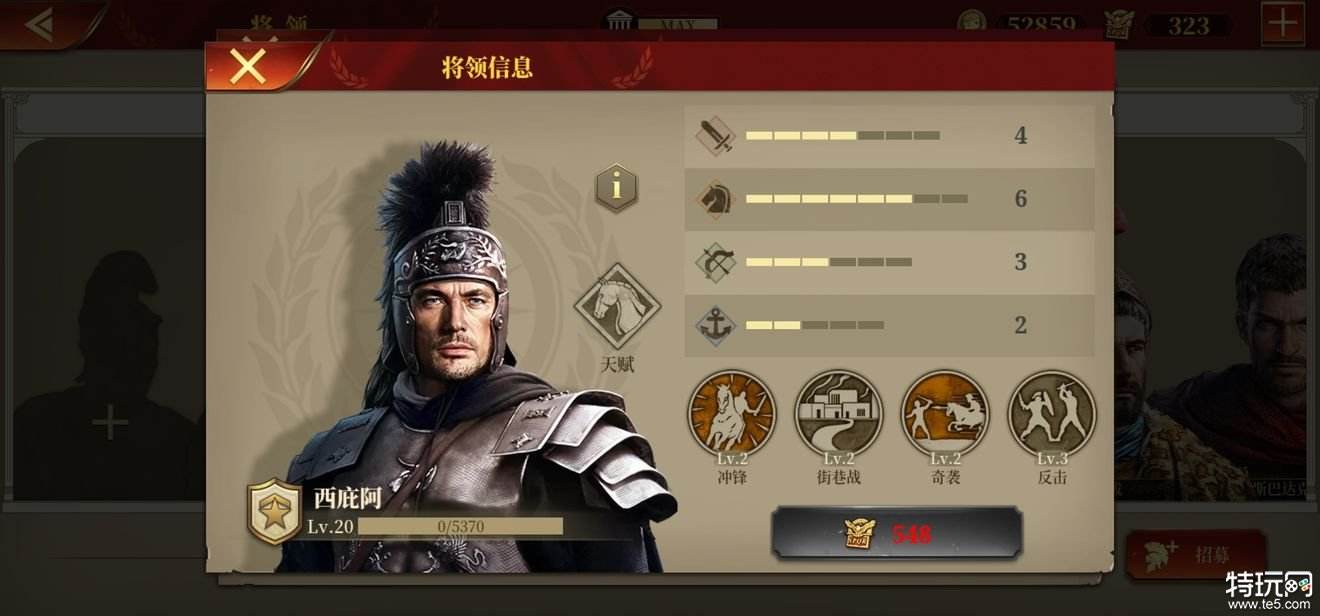Image resolution: width=1320 pixels, height=616 pixels.
Task: Choose the 奇袭 skill icon
Action: (x=945, y=412)
